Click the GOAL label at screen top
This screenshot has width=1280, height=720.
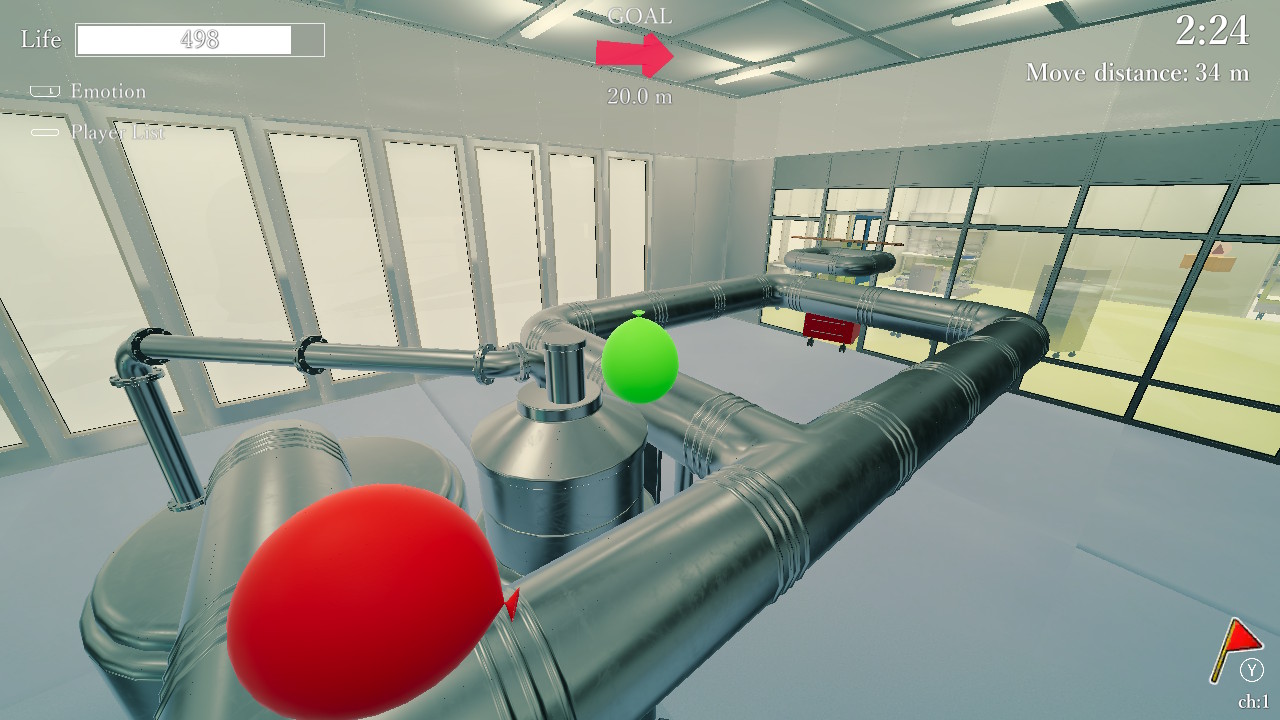click(641, 16)
